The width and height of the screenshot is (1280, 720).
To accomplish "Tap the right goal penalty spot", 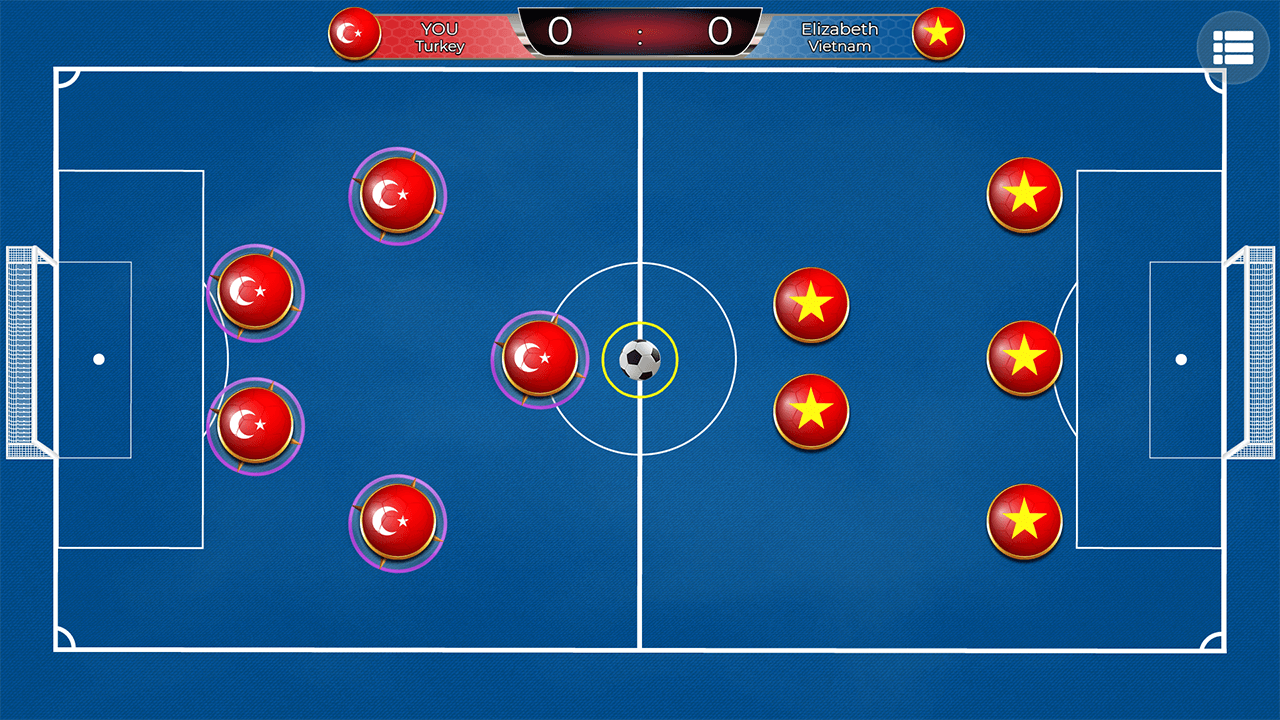I will click(1183, 358).
